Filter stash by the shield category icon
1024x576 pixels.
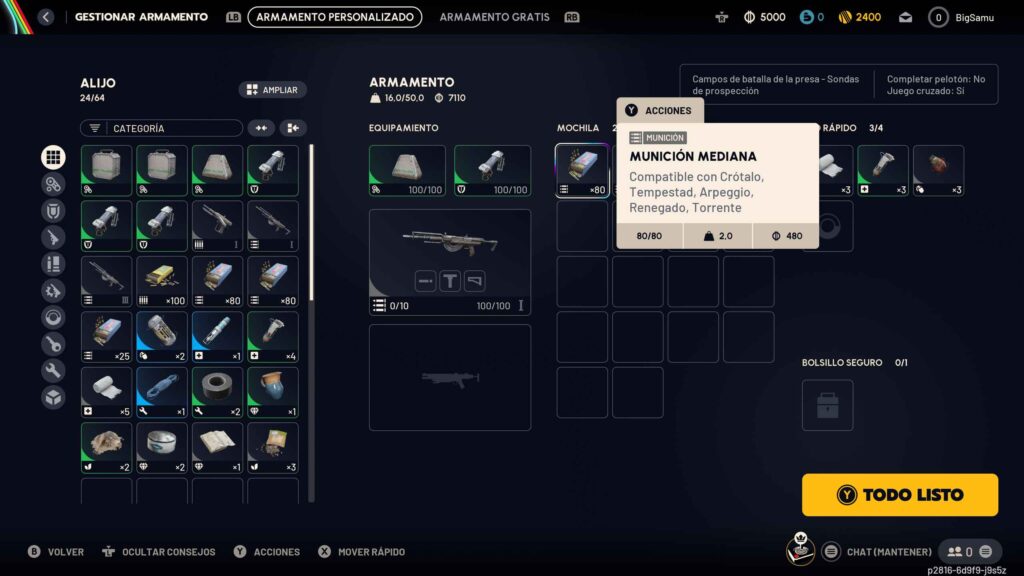pos(53,211)
